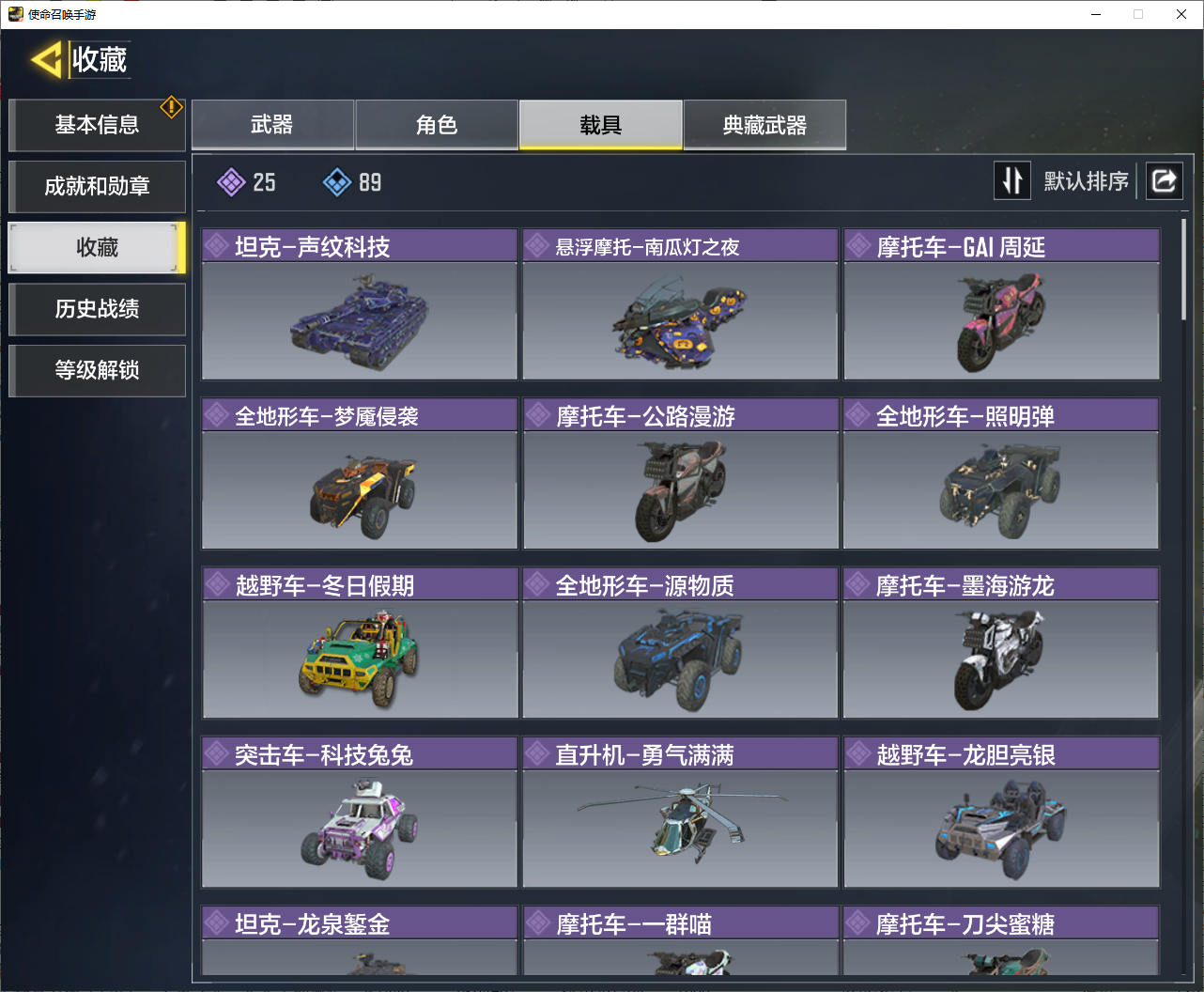Open the 突击车-科技兔兔 card

pyautogui.click(x=360, y=812)
